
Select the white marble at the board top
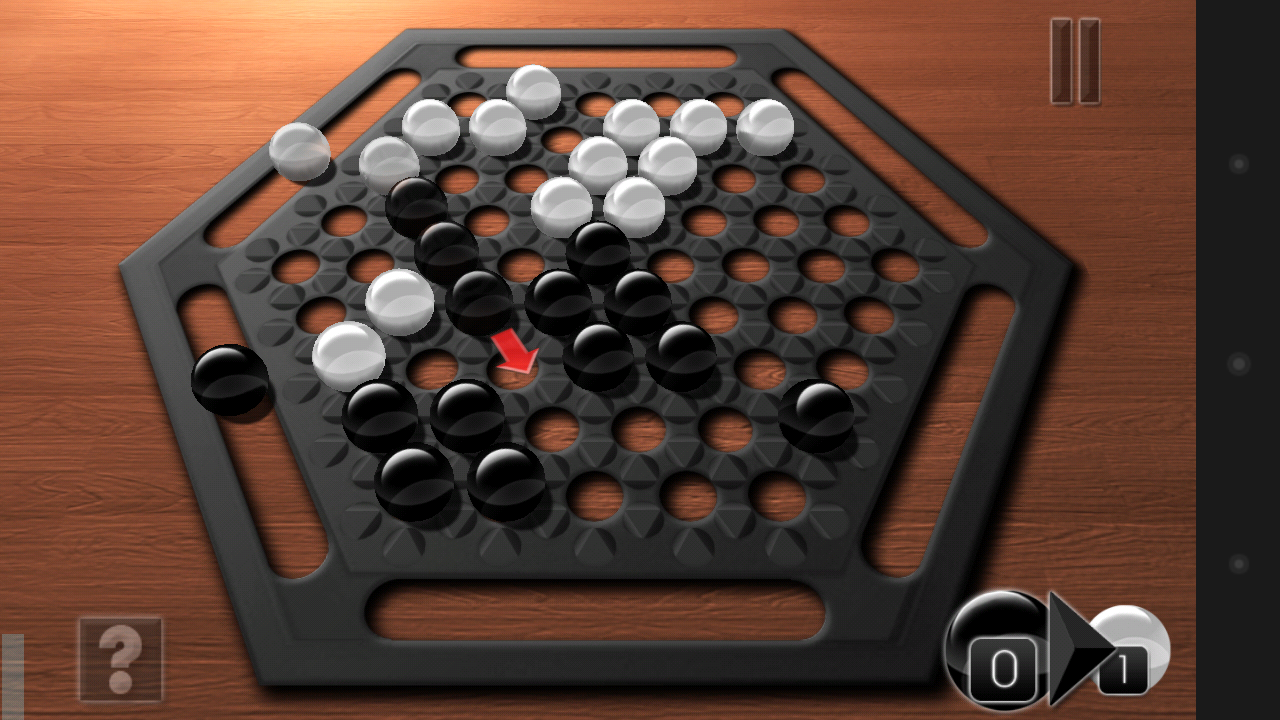[533, 95]
